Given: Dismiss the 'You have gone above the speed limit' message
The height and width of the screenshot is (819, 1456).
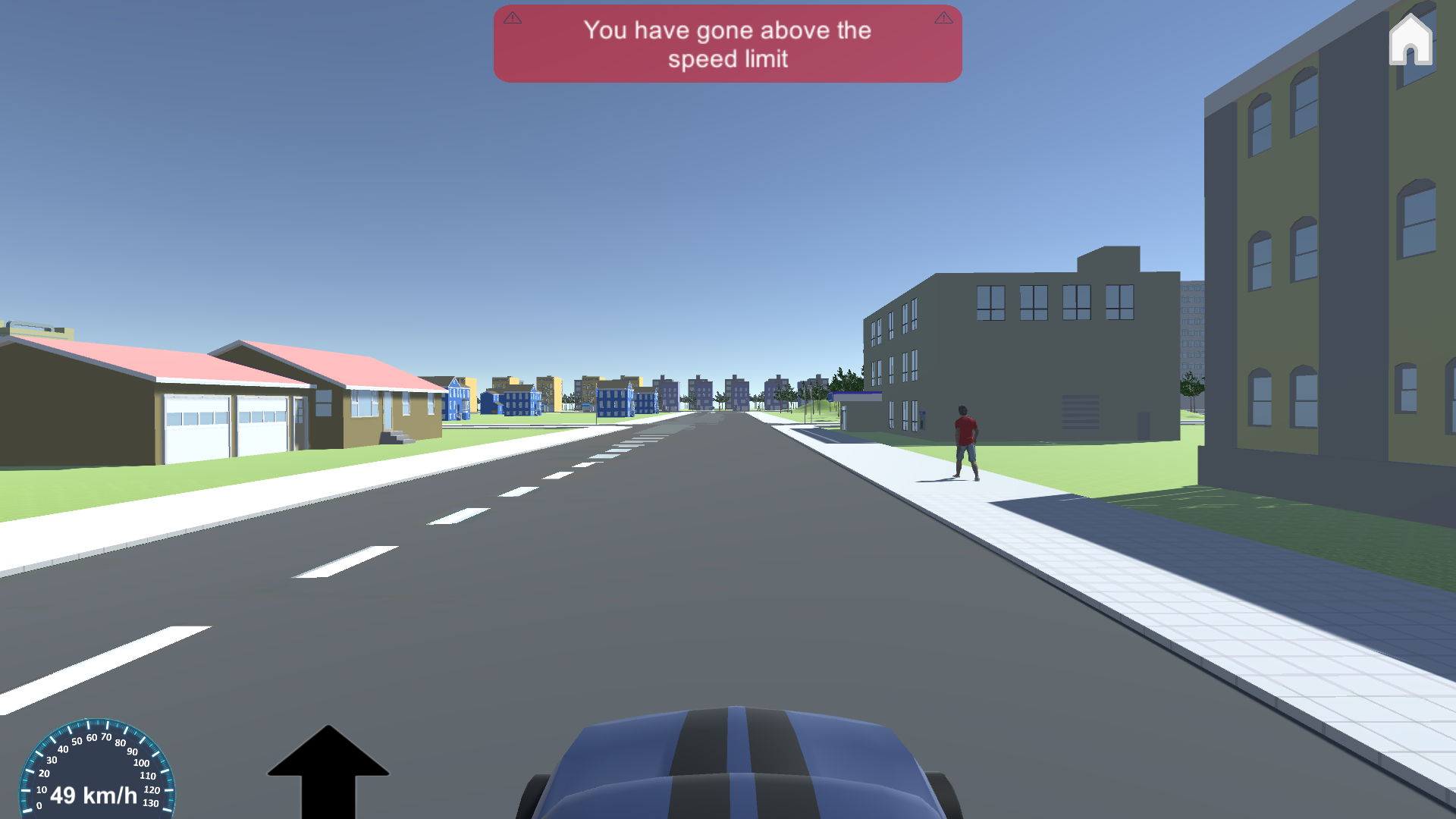Looking at the screenshot, I should pyautogui.click(x=727, y=43).
